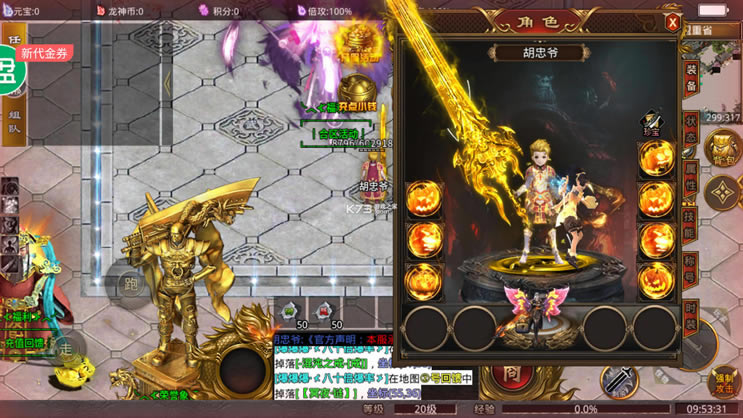Select the 珍宝 treasure slot
Screen dimensions: 743x418
pos(652,122)
